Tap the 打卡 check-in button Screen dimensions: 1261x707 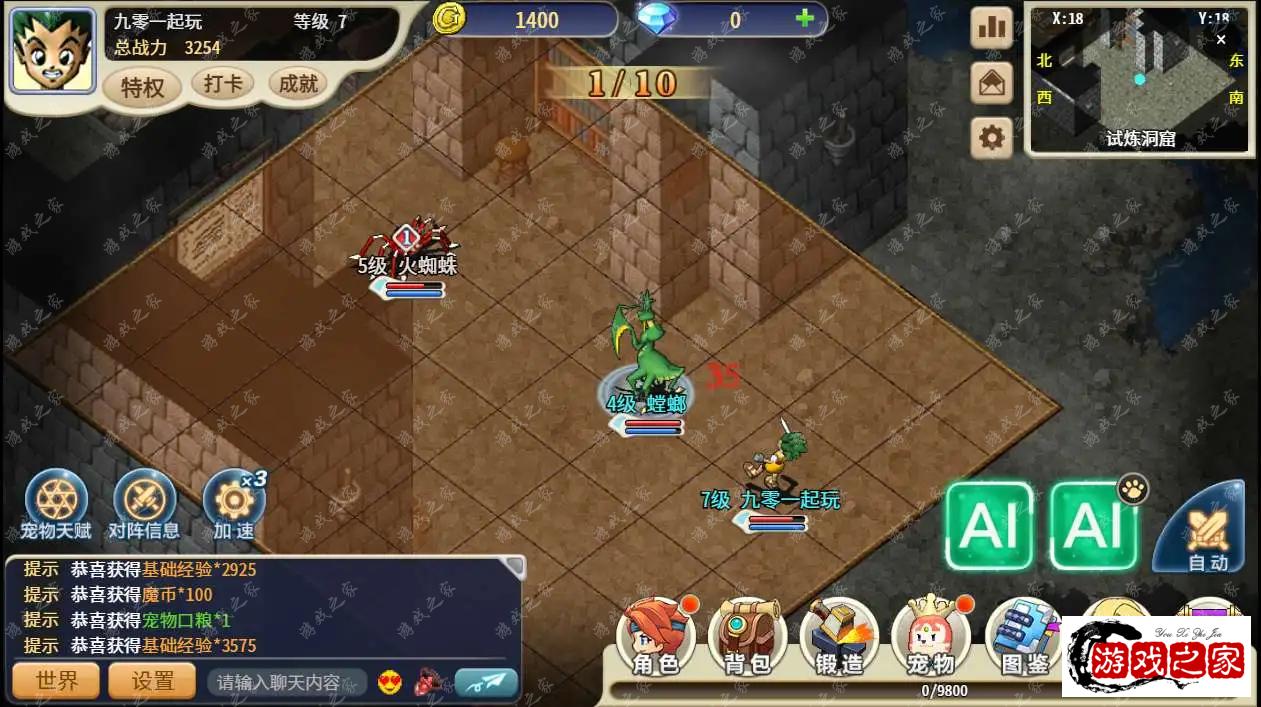pos(222,84)
